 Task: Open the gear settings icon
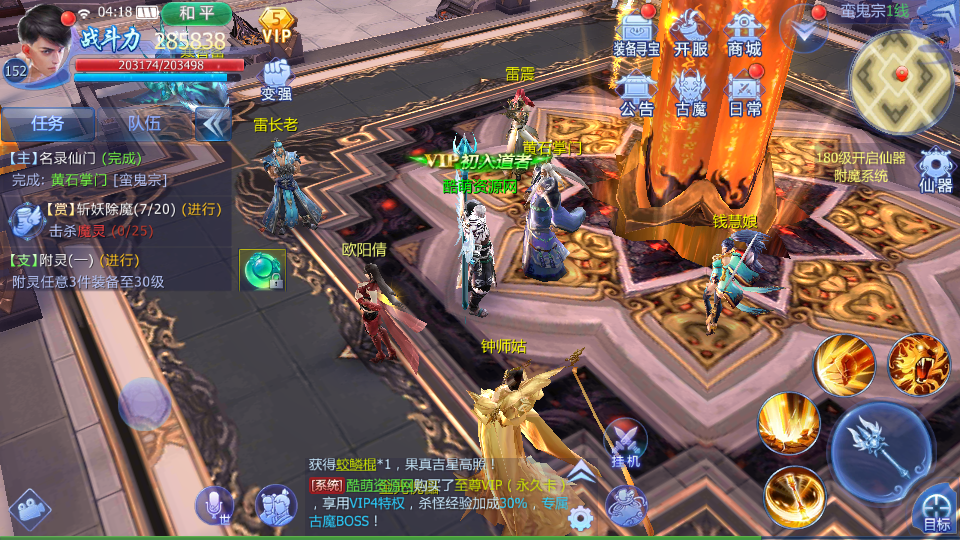(x=581, y=518)
